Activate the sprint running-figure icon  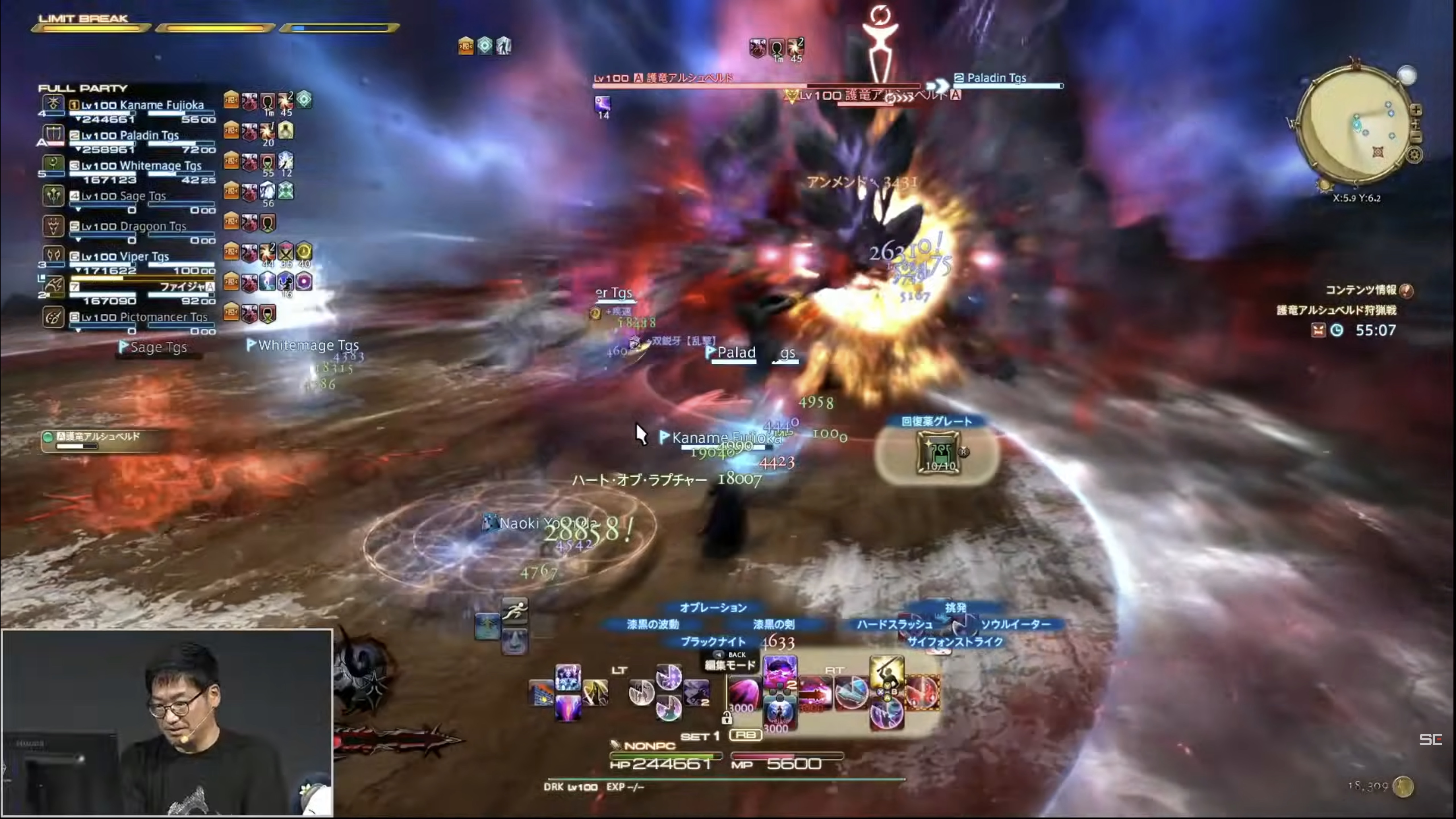tap(514, 611)
